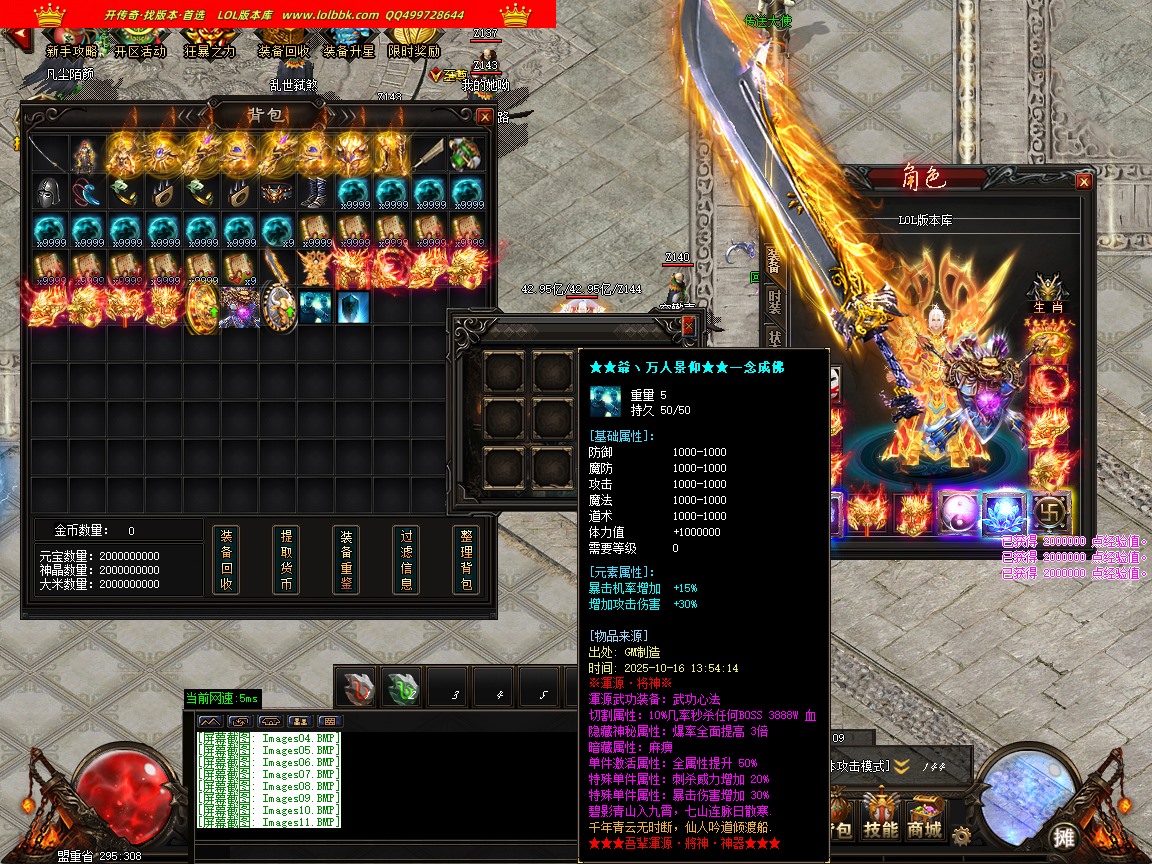
Task: Close the backpack window
Action: tap(485, 116)
